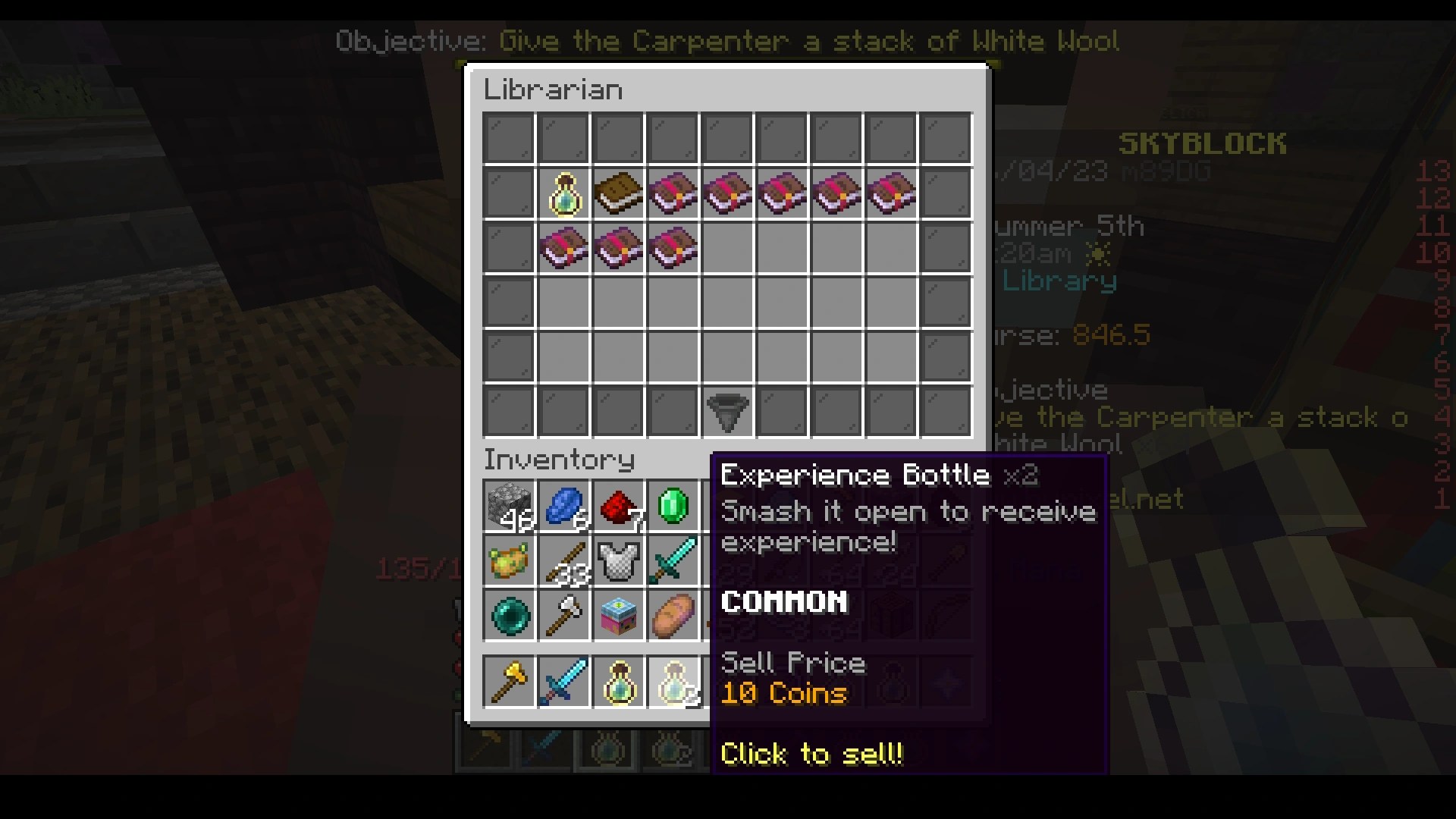Click the last enchanted book on the second row

673,249
